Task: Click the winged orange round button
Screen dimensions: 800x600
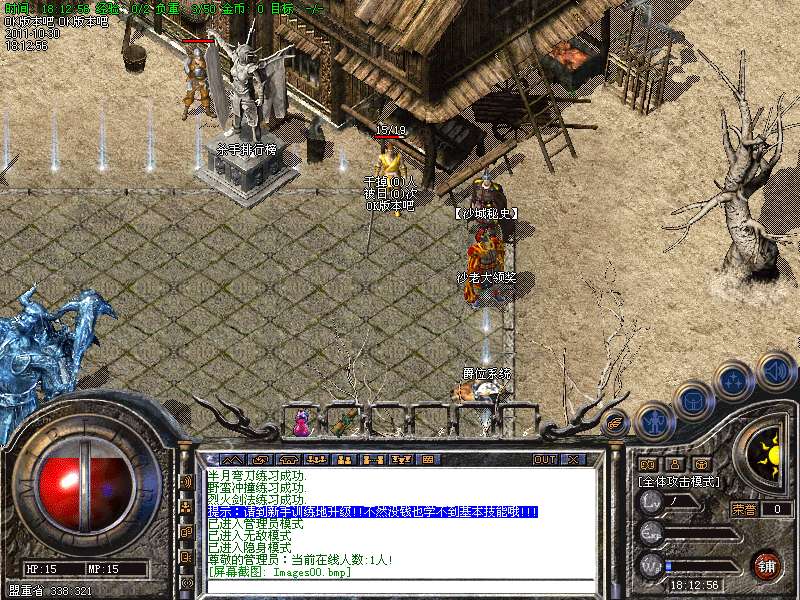Action: 616,423
